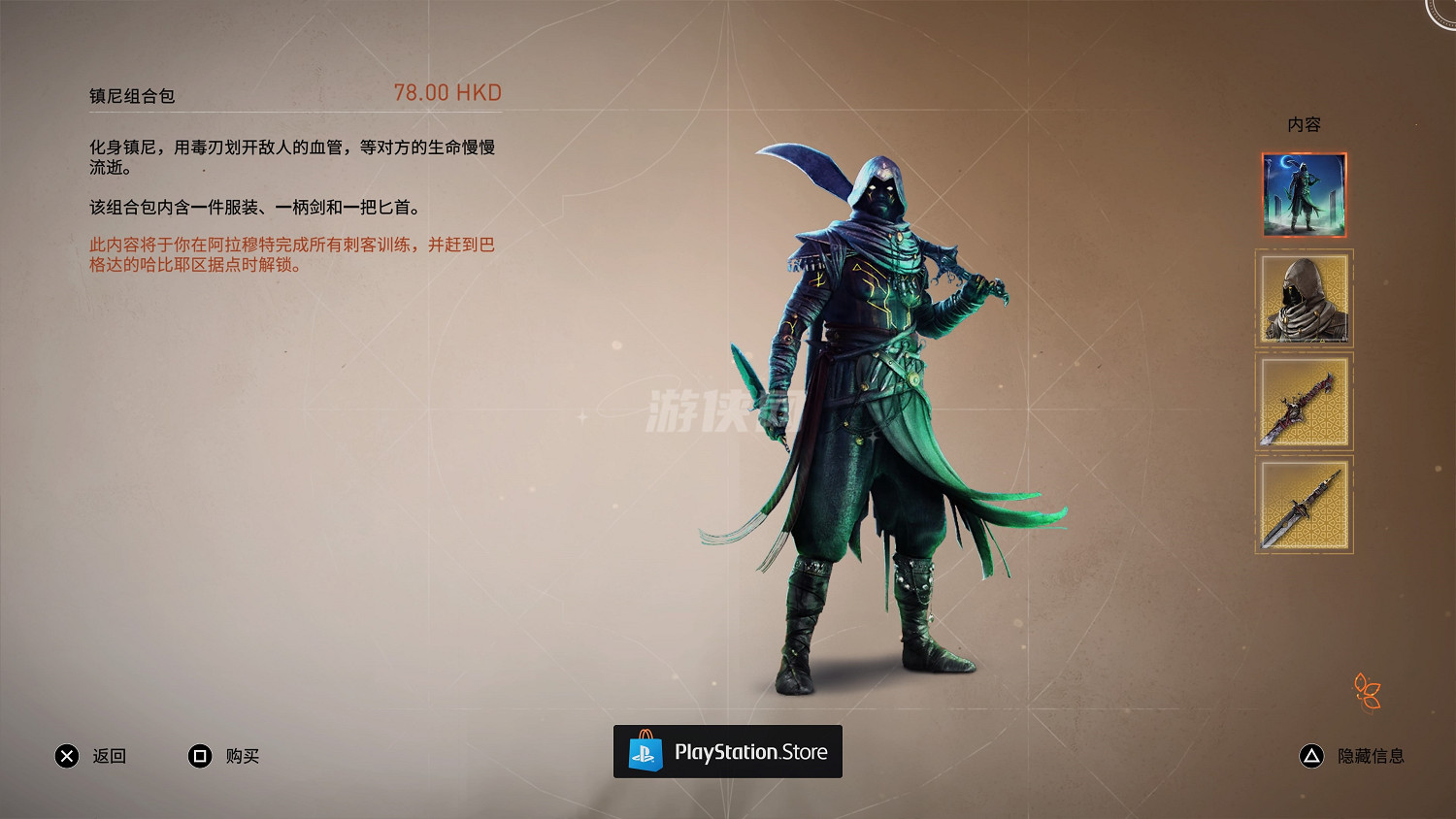Select the sword item icon in the contents list
The image size is (1456, 819).
tap(1303, 402)
